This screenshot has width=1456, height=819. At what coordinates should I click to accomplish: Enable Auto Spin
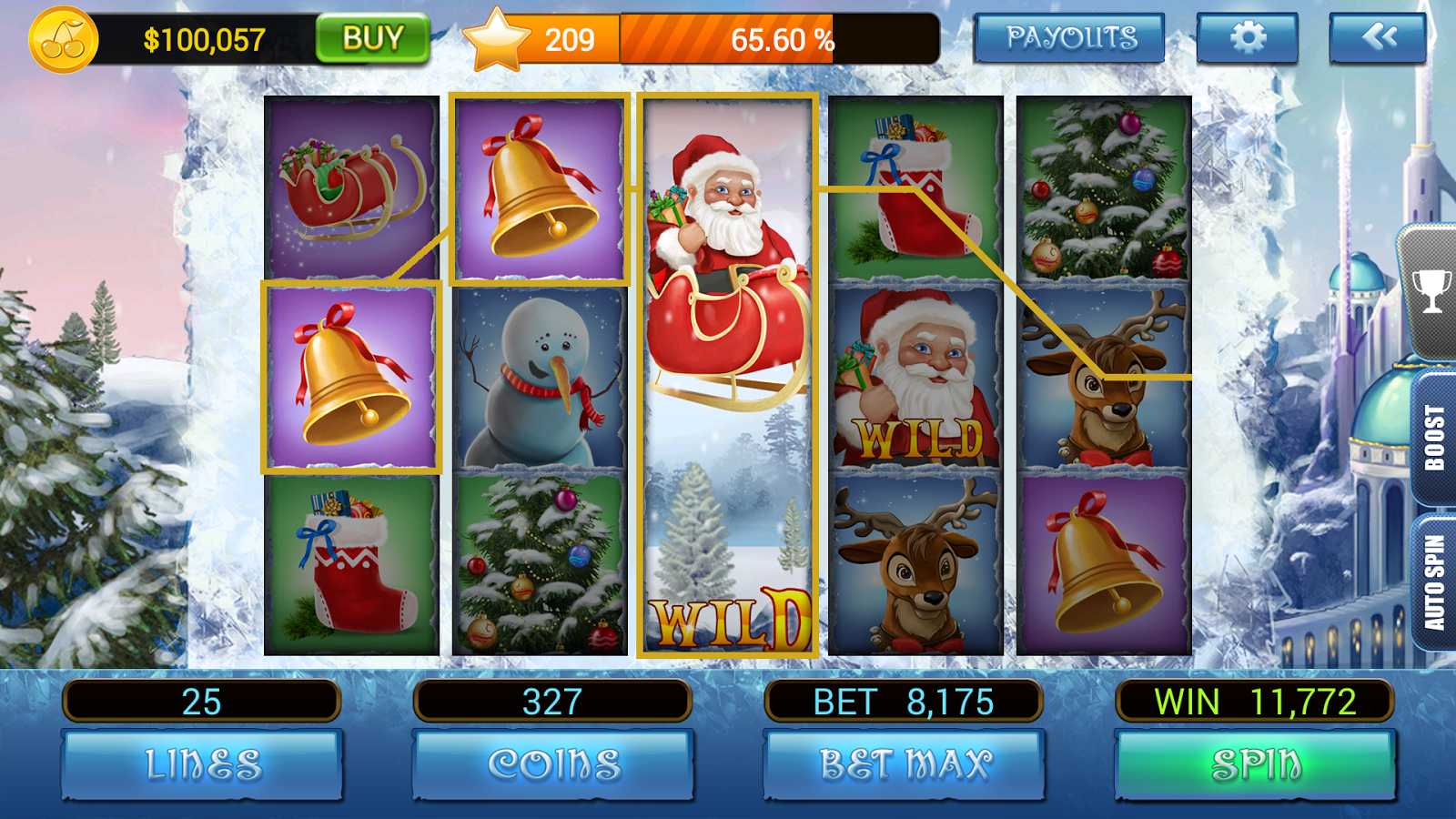tap(1434, 582)
